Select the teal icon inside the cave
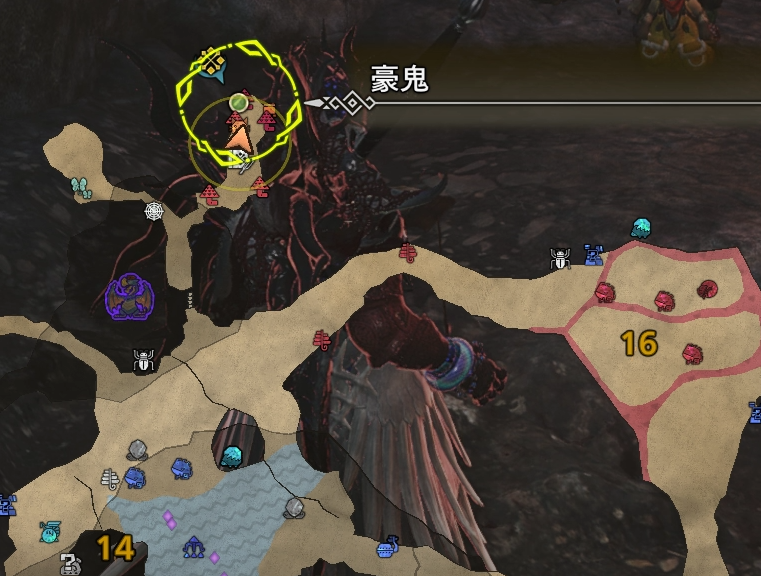The height and width of the screenshot is (576, 761). 232,456
